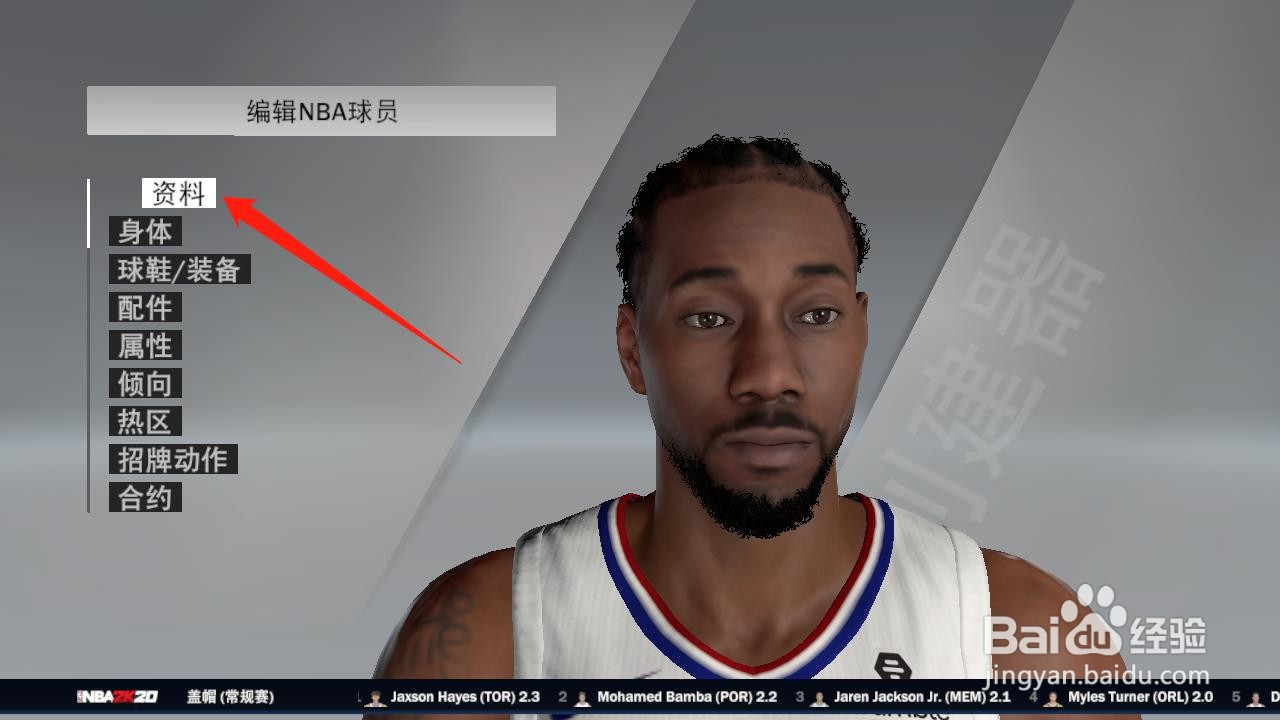Image resolution: width=1280 pixels, height=720 pixels.
Task: Click Jaren Jackson Jr. avatar icon
Action: [x=820, y=697]
